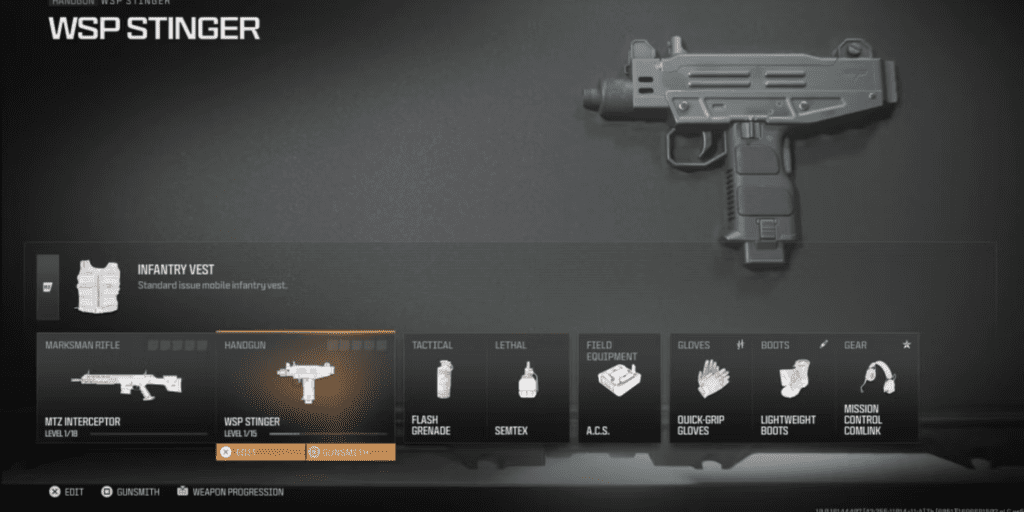Open the A.C.S. field equipment slot
This screenshot has width=1024, height=512.
tap(619, 387)
